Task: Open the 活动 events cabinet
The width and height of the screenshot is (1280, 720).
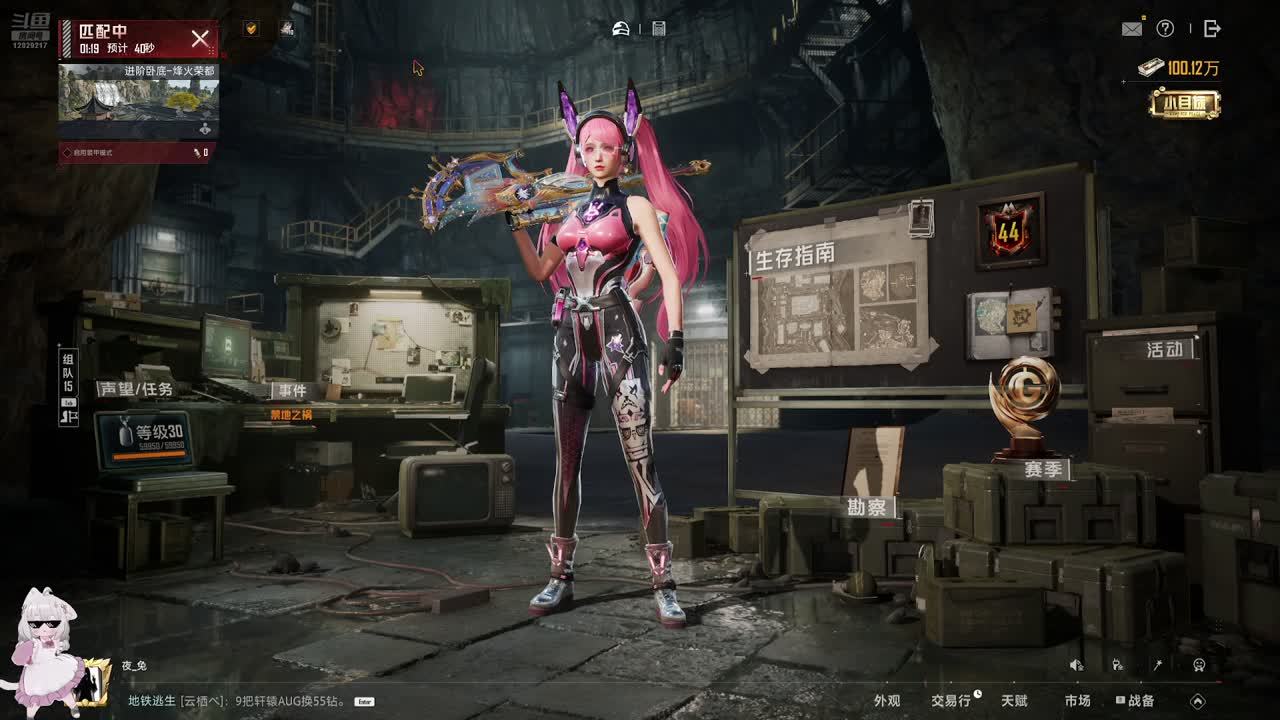Action: [1164, 350]
